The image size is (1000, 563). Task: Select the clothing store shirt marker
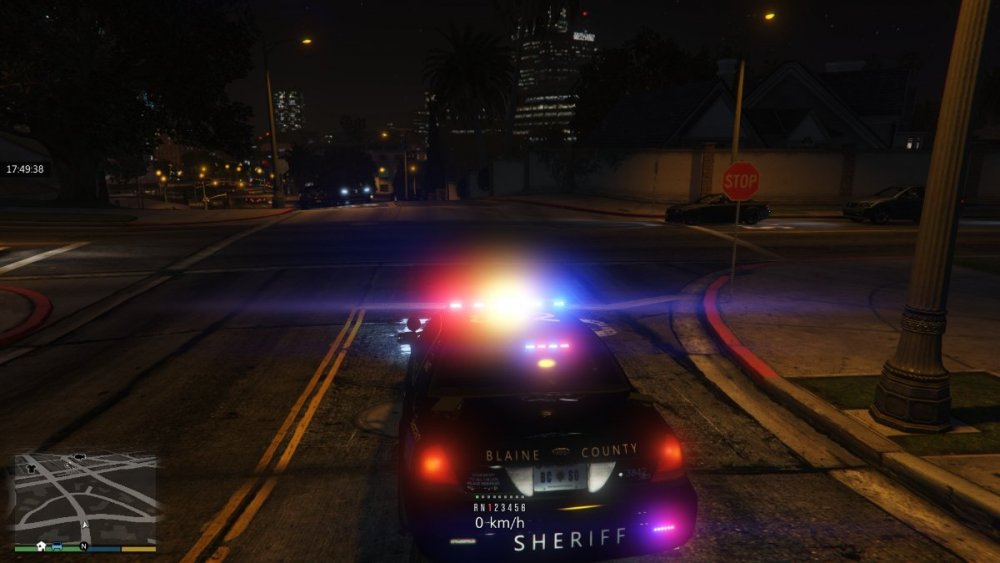click(31, 468)
